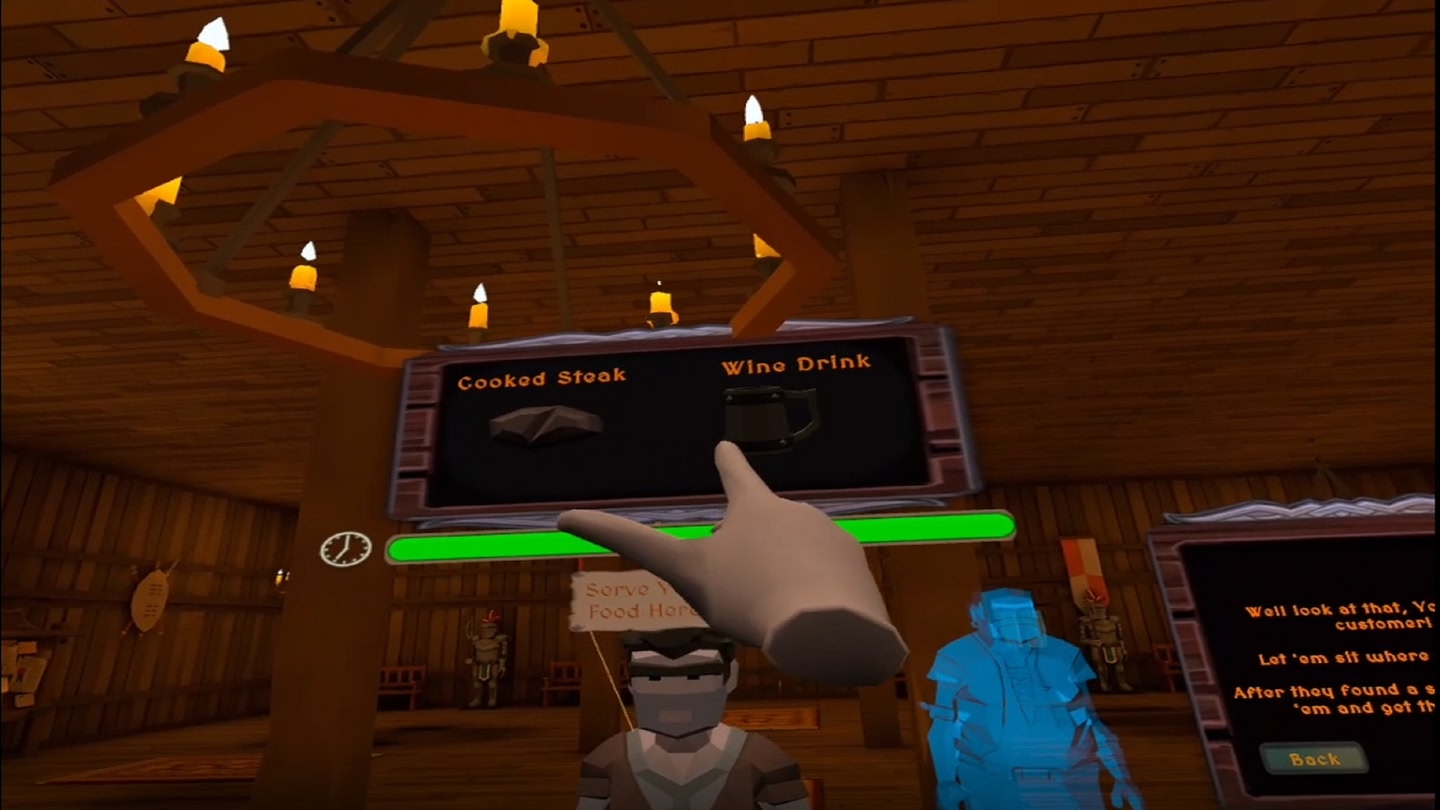The height and width of the screenshot is (810, 1440).
Task: Select the Wine Drink menu label
Action: click(797, 365)
